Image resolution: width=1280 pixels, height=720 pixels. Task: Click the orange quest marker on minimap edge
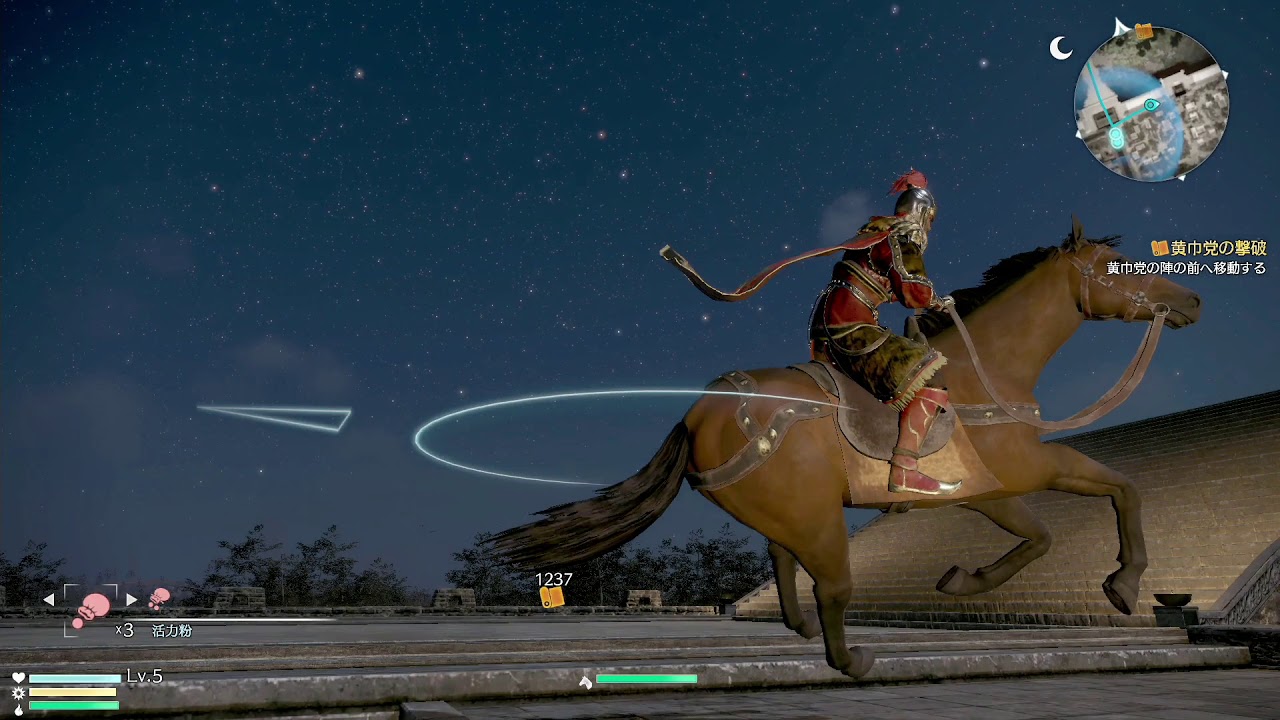pyautogui.click(x=1143, y=32)
